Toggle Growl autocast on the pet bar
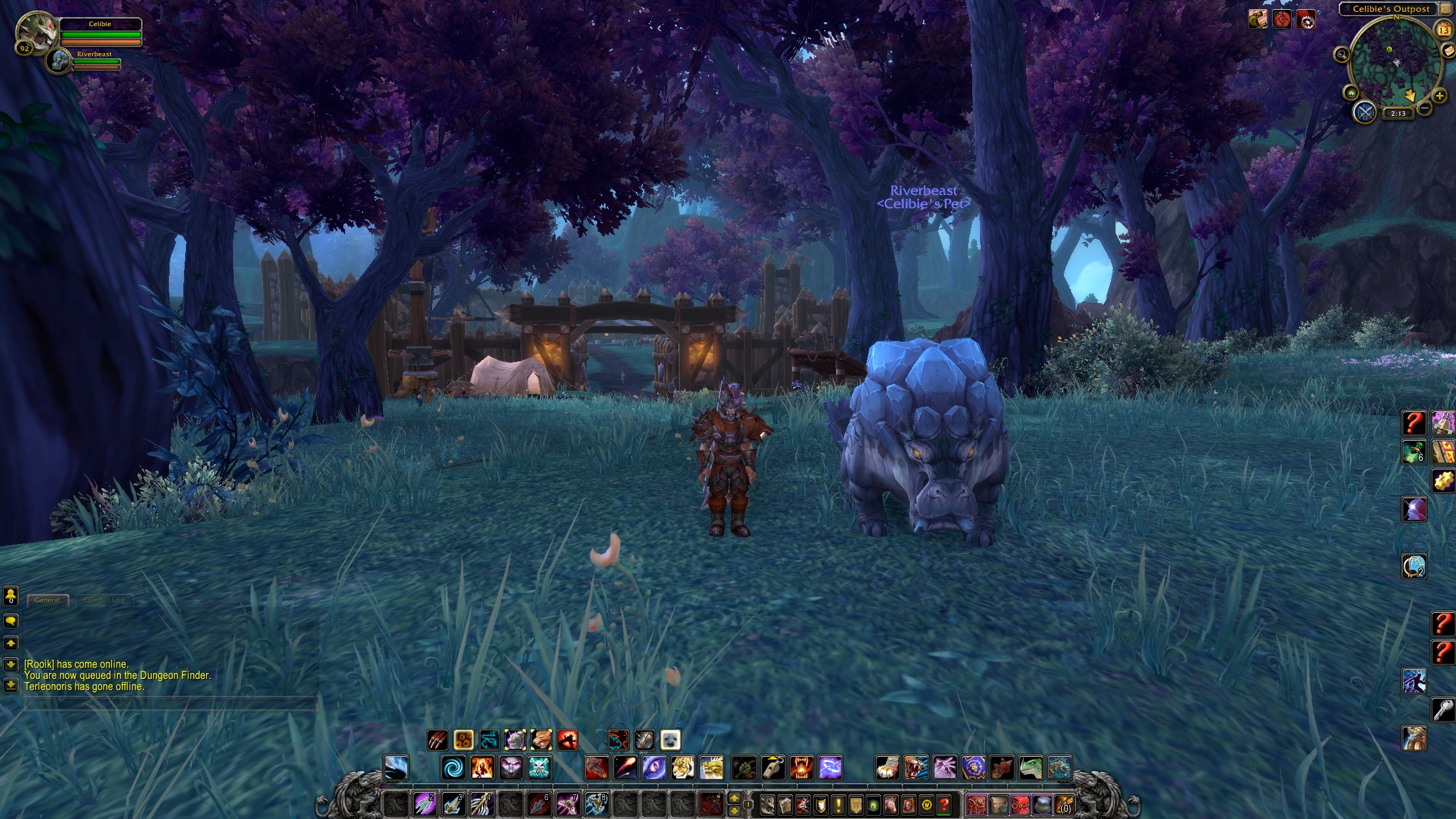 (x=541, y=740)
